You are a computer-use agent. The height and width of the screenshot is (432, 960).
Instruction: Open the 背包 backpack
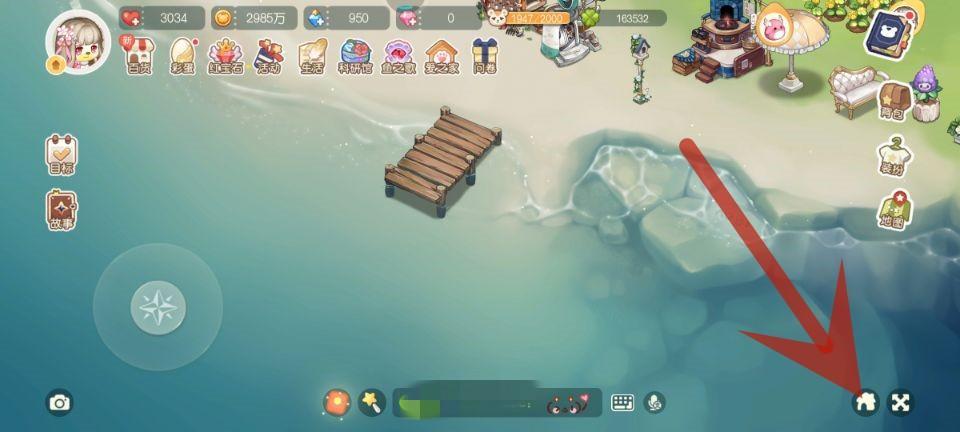tap(892, 101)
